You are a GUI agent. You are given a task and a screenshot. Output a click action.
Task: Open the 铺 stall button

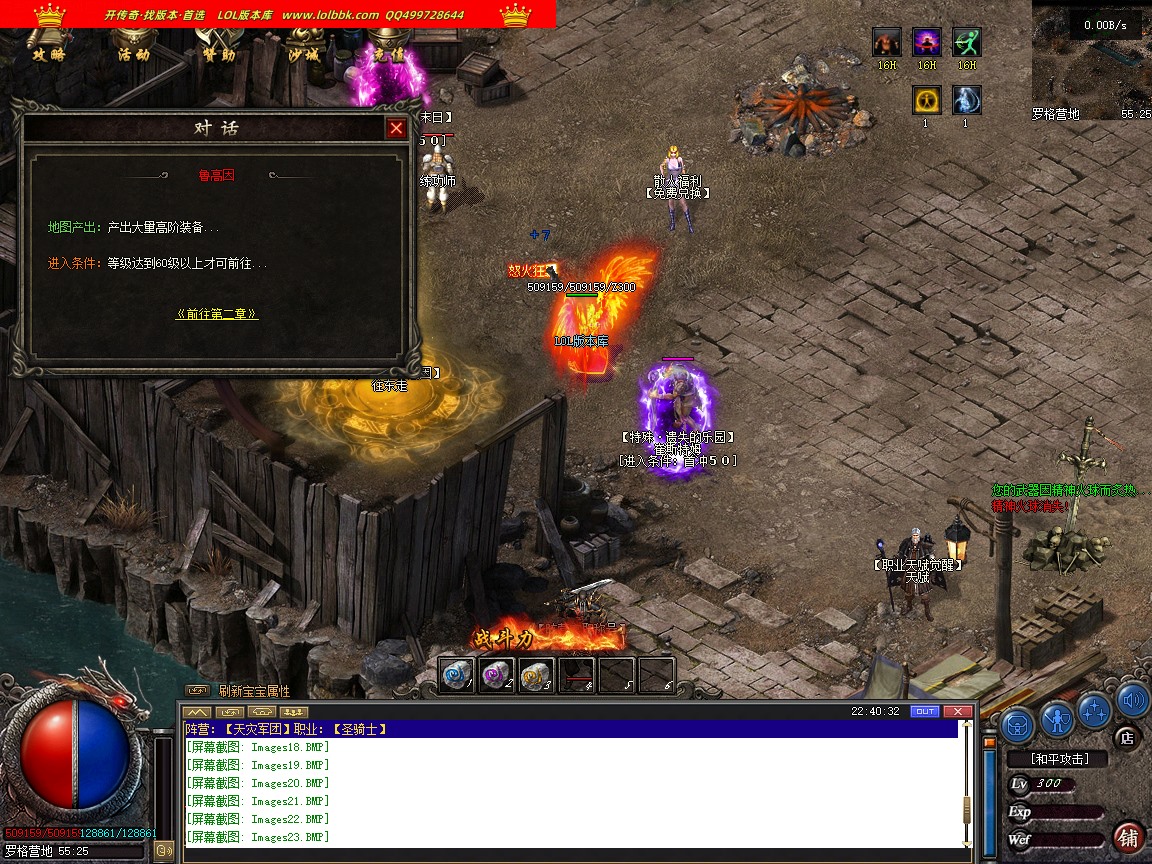coord(1129,836)
